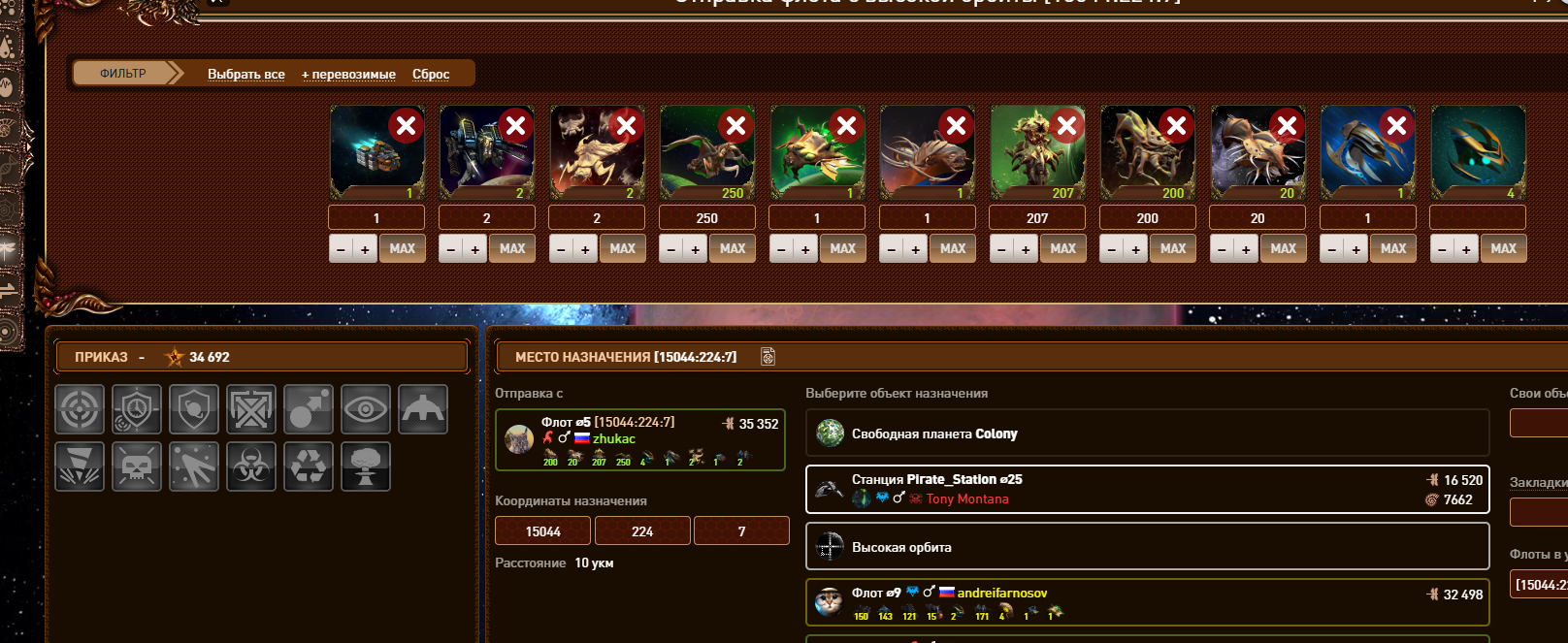The image size is (1568, 643).
Task: Remove the unit card showing 207
Action: coord(1066,126)
